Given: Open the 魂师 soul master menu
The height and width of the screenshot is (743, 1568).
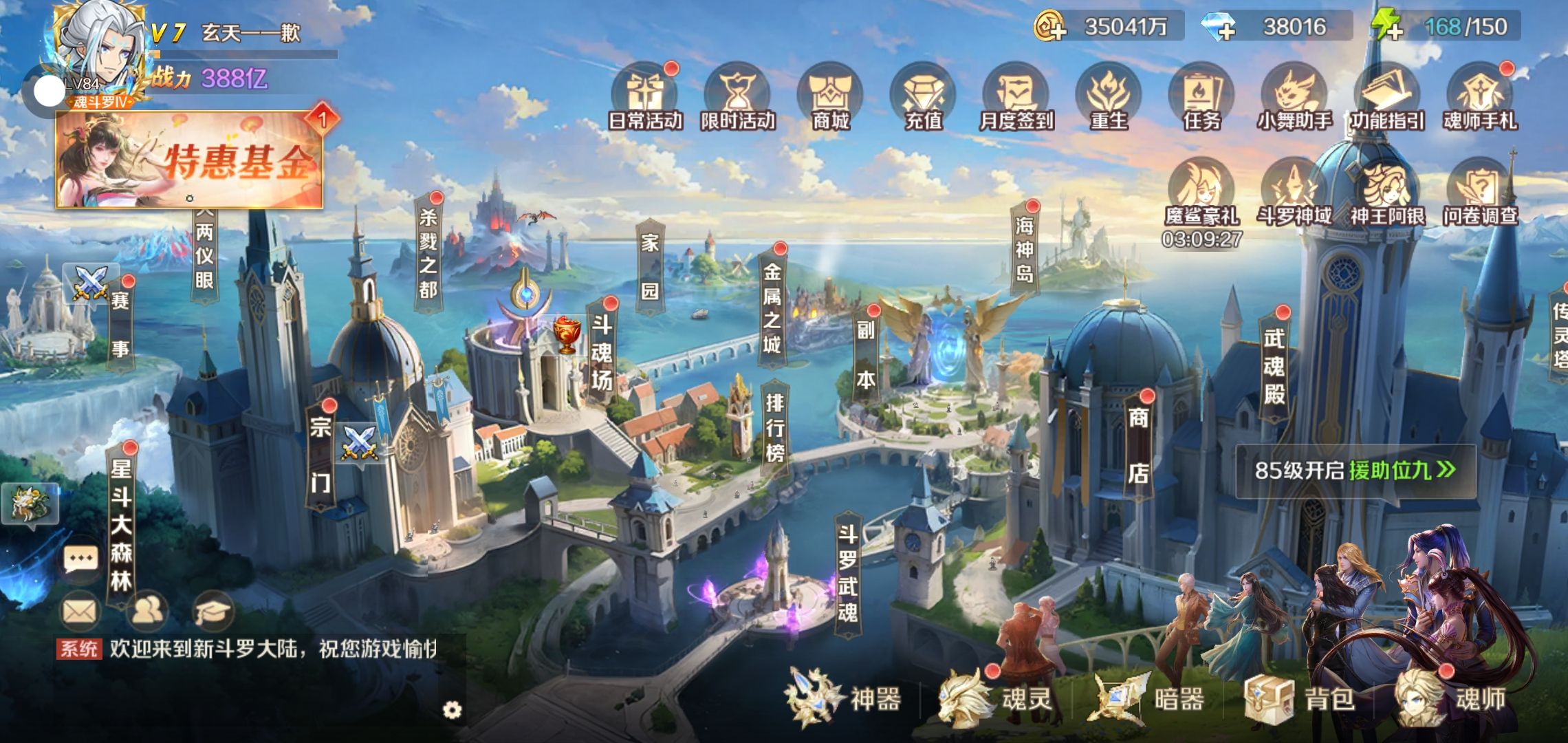Looking at the screenshot, I should 1452,699.
